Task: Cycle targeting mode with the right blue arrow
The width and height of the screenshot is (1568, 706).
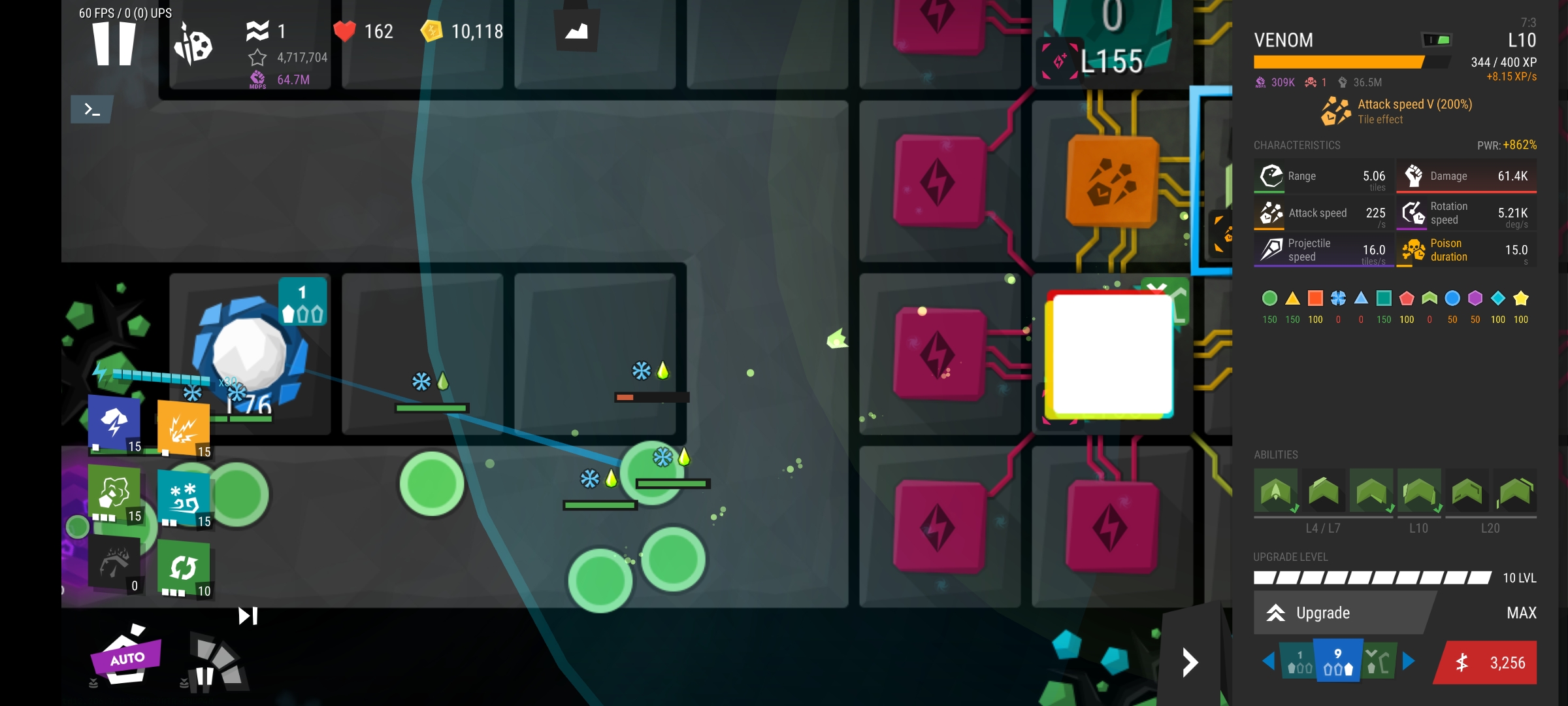Action: point(1409,662)
